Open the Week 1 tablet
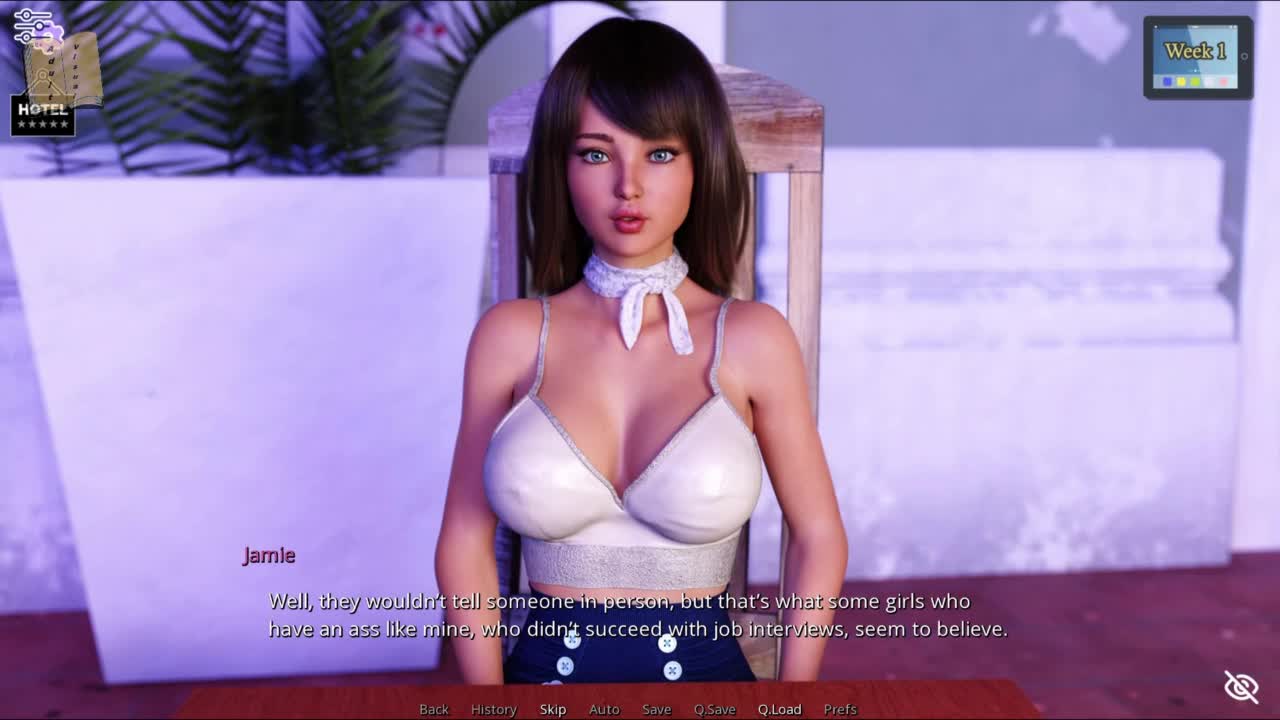The width and height of the screenshot is (1280, 720). 1197,58
